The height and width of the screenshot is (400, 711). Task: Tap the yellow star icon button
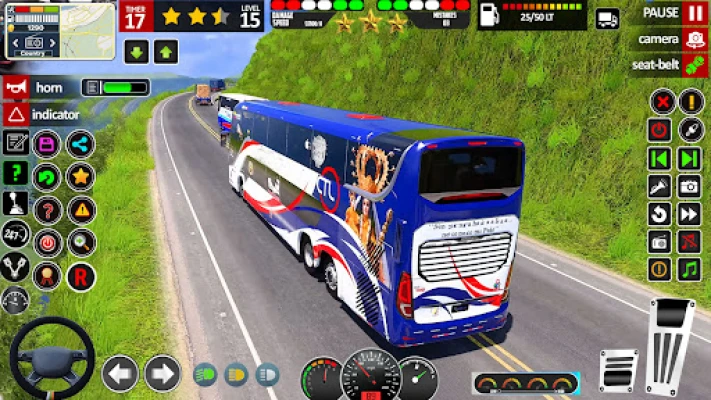(x=81, y=177)
